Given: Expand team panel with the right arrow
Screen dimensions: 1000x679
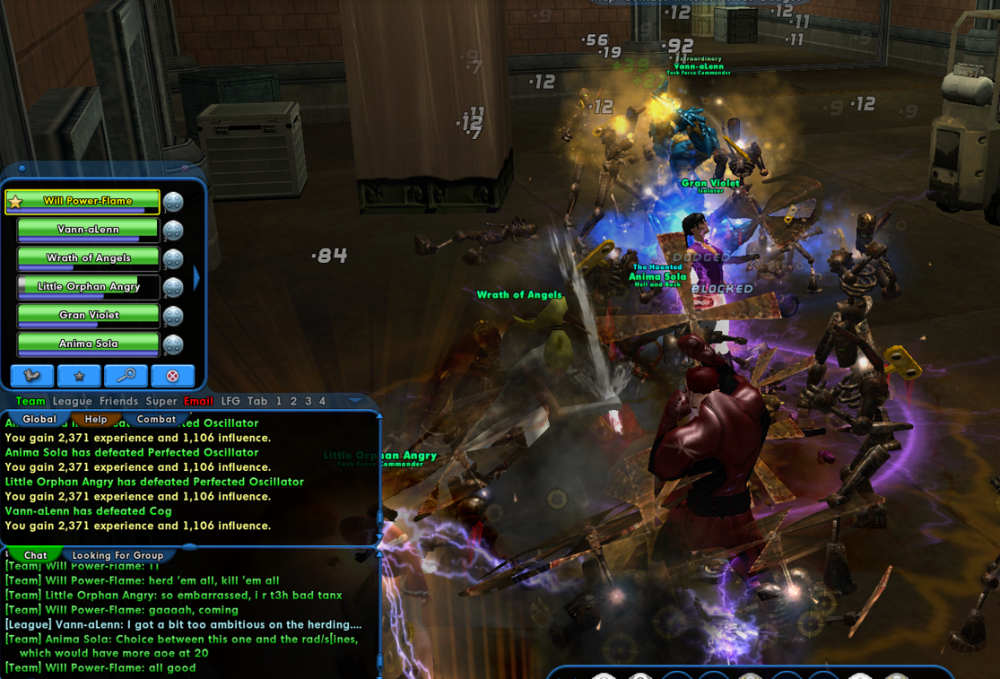Looking at the screenshot, I should tap(197, 274).
